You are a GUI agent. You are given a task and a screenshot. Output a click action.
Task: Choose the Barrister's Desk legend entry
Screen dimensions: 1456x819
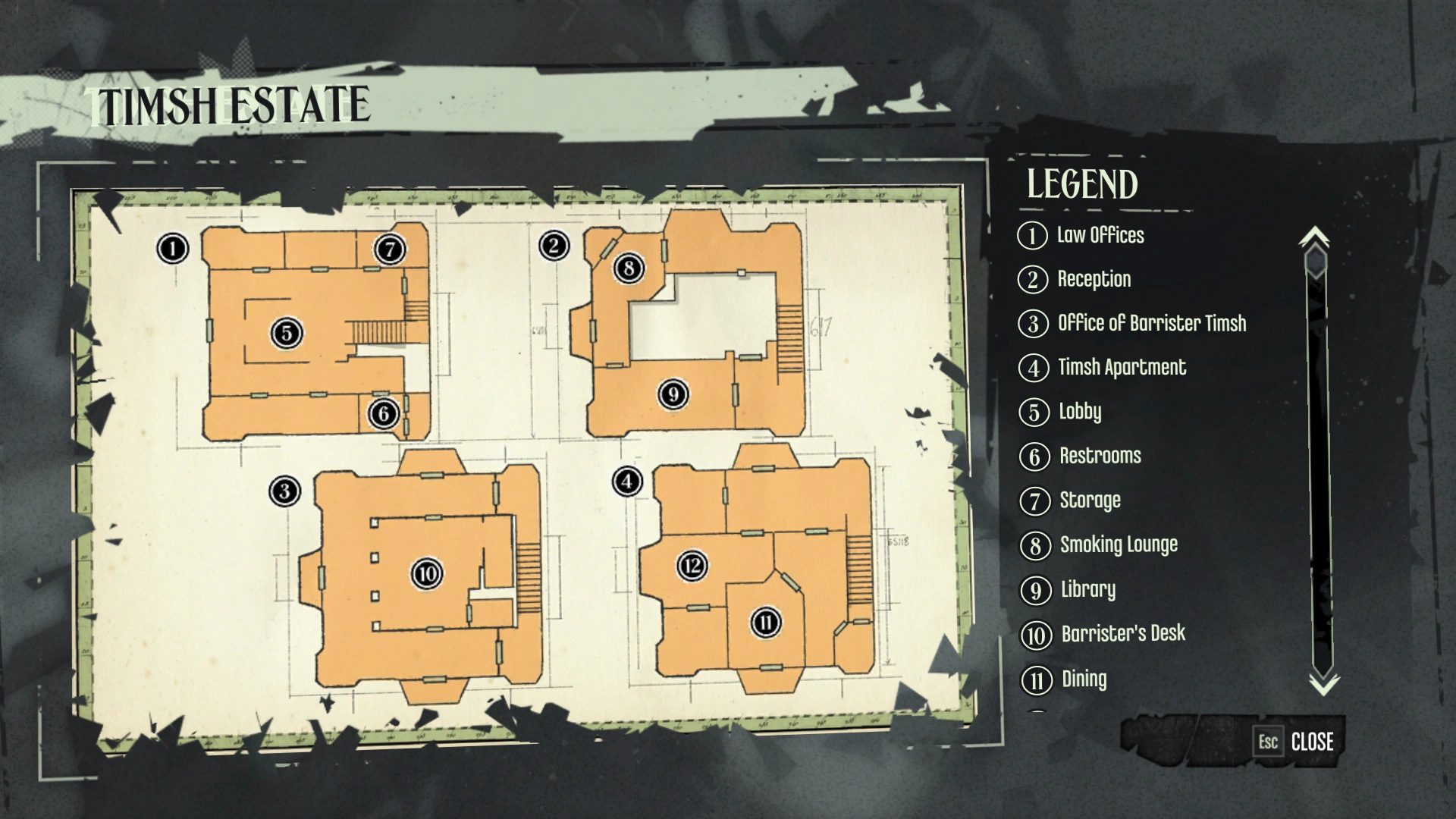1122,633
